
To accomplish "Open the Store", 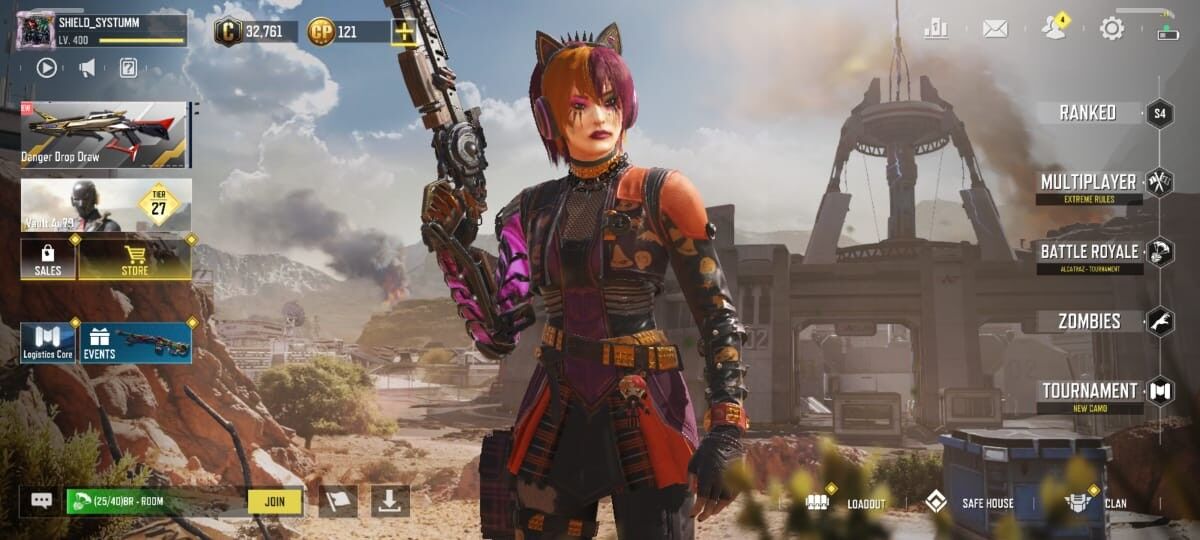I will click(x=135, y=259).
